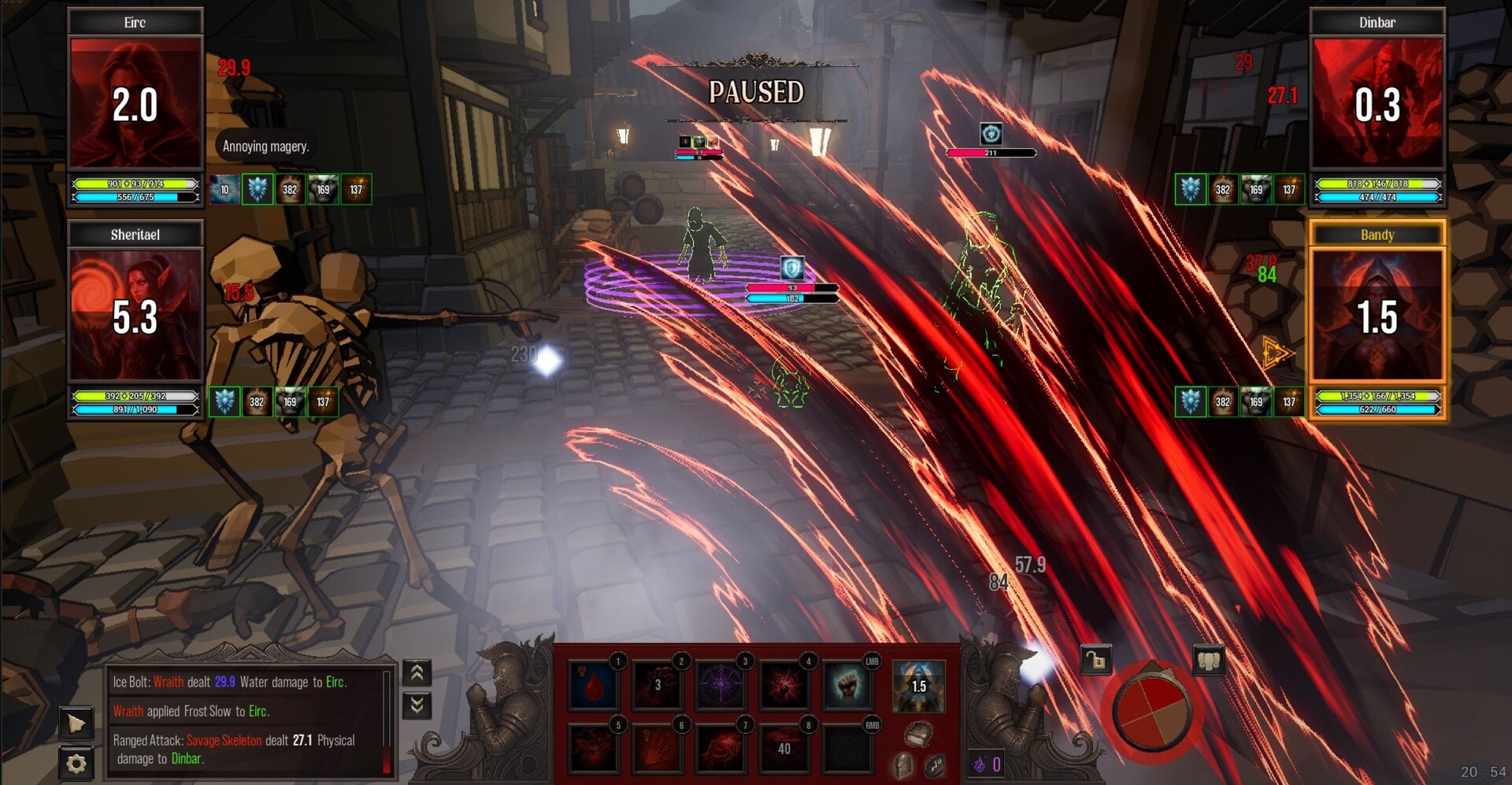
Task: Select Sheritael's character portrait
Action: click(135, 315)
